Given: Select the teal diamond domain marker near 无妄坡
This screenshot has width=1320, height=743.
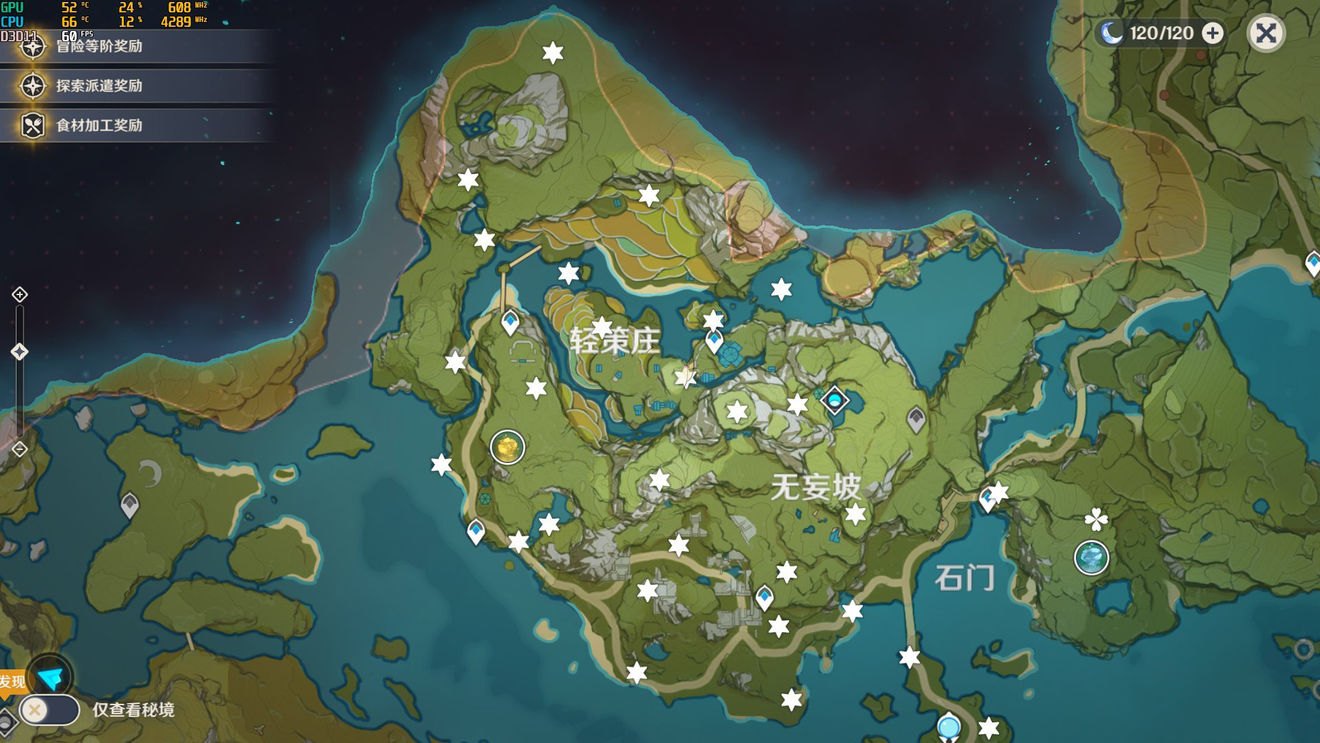Looking at the screenshot, I should (834, 401).
